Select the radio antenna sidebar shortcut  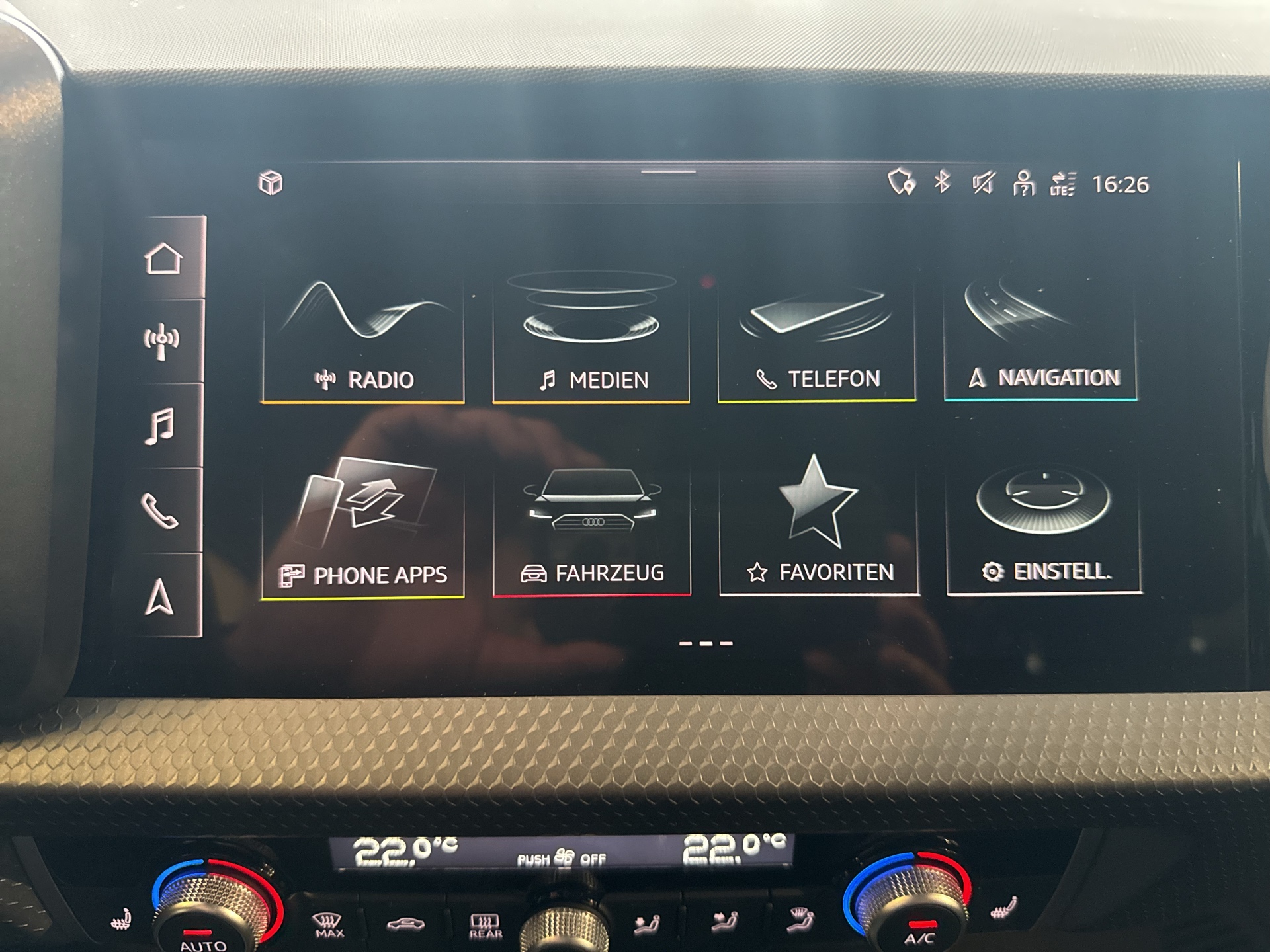pyautogui.click(x=161, y=342)
